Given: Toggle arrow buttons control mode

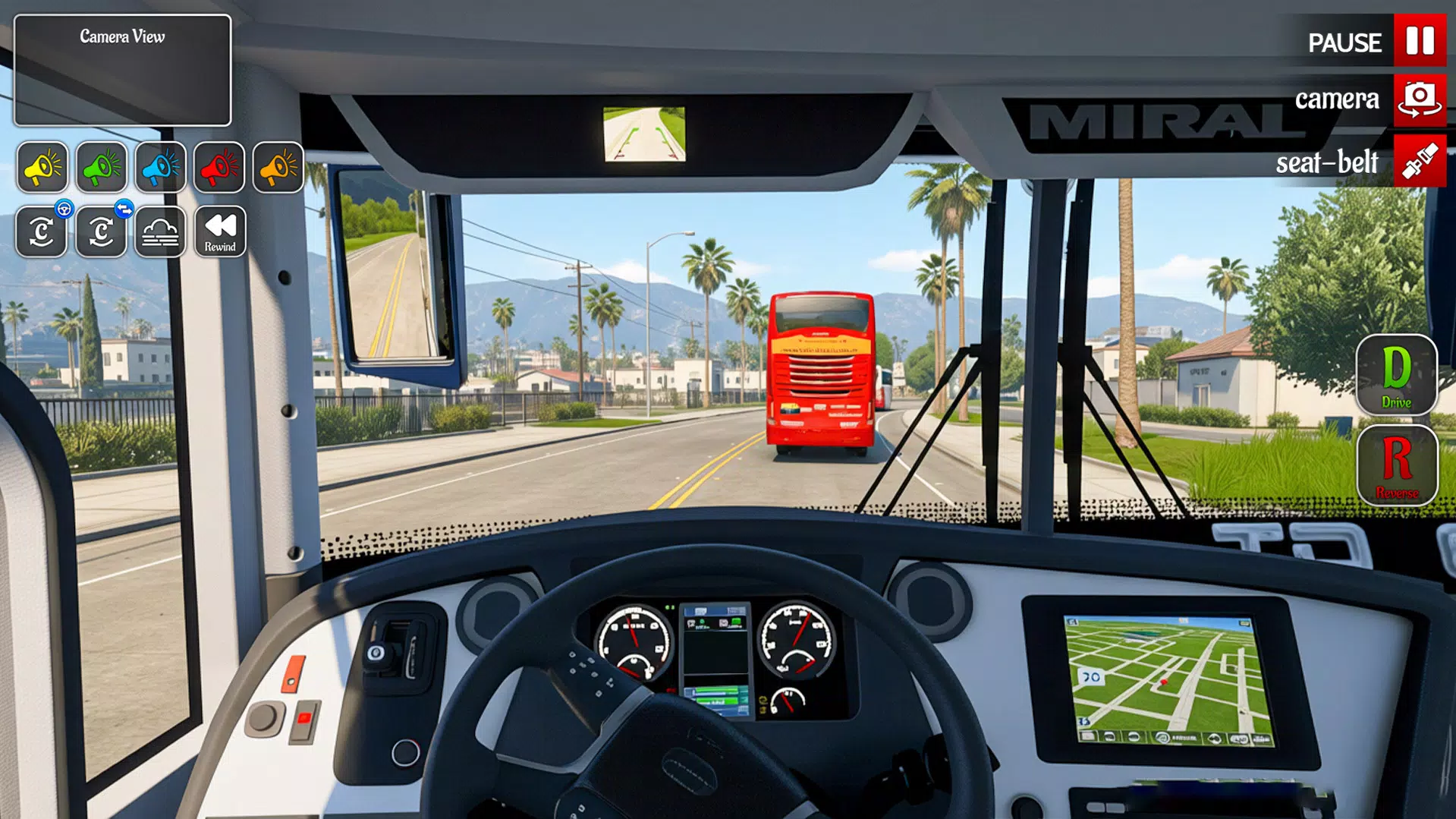Looking at the screenshot, I should coord(101,231).
